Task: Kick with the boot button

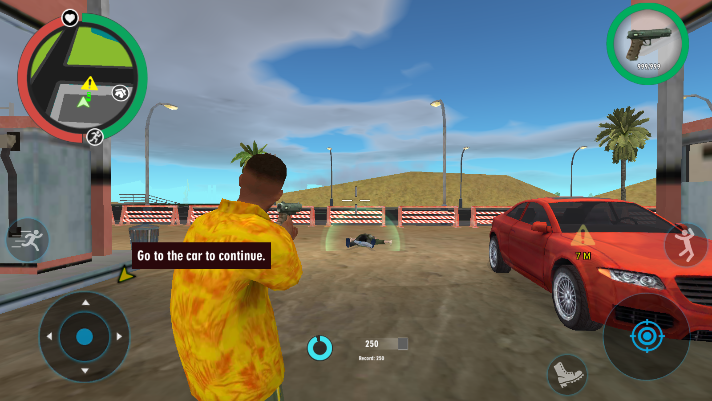Action: click(566, 375)
